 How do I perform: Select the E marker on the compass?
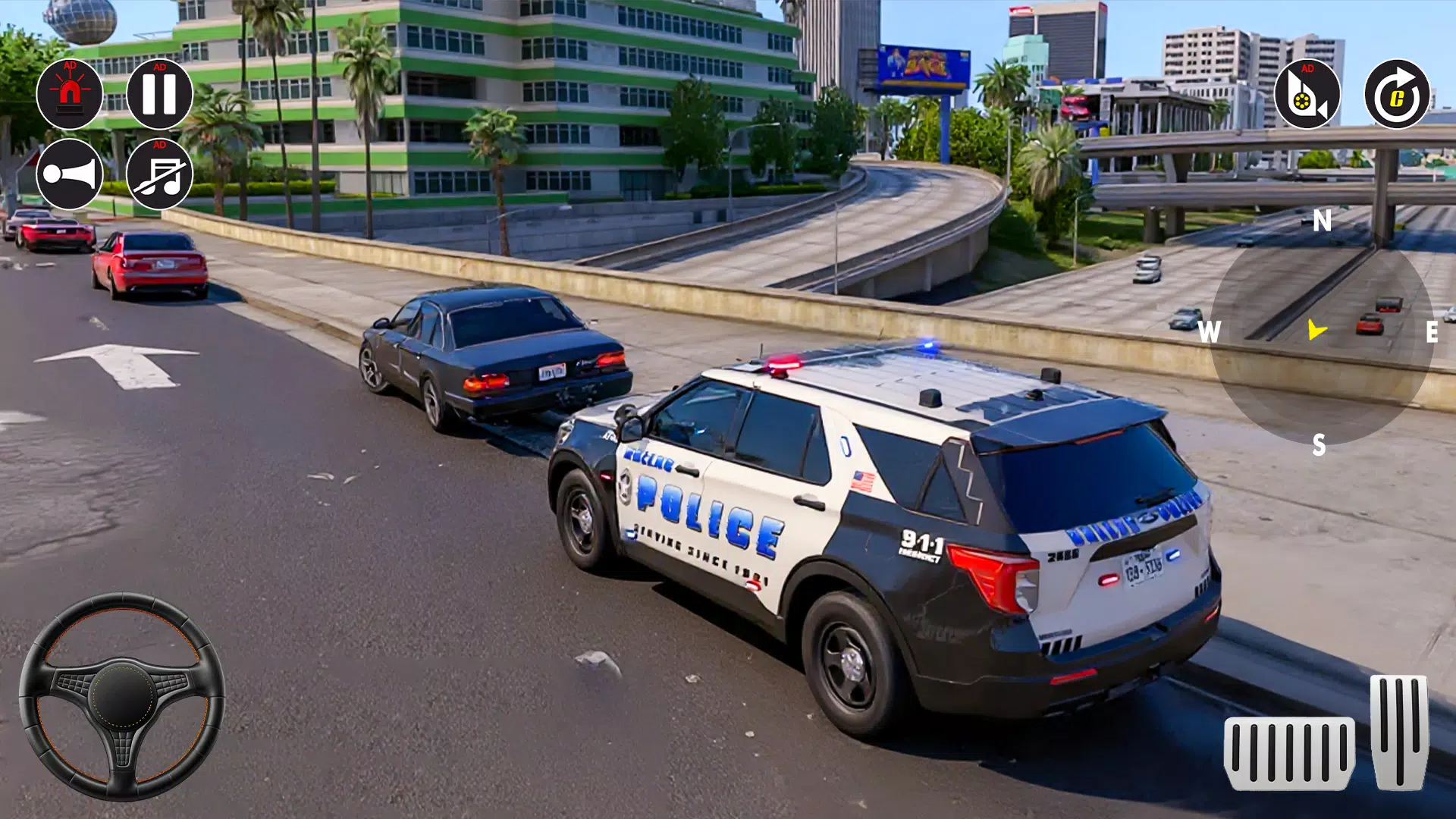(x=1432, y=331)
